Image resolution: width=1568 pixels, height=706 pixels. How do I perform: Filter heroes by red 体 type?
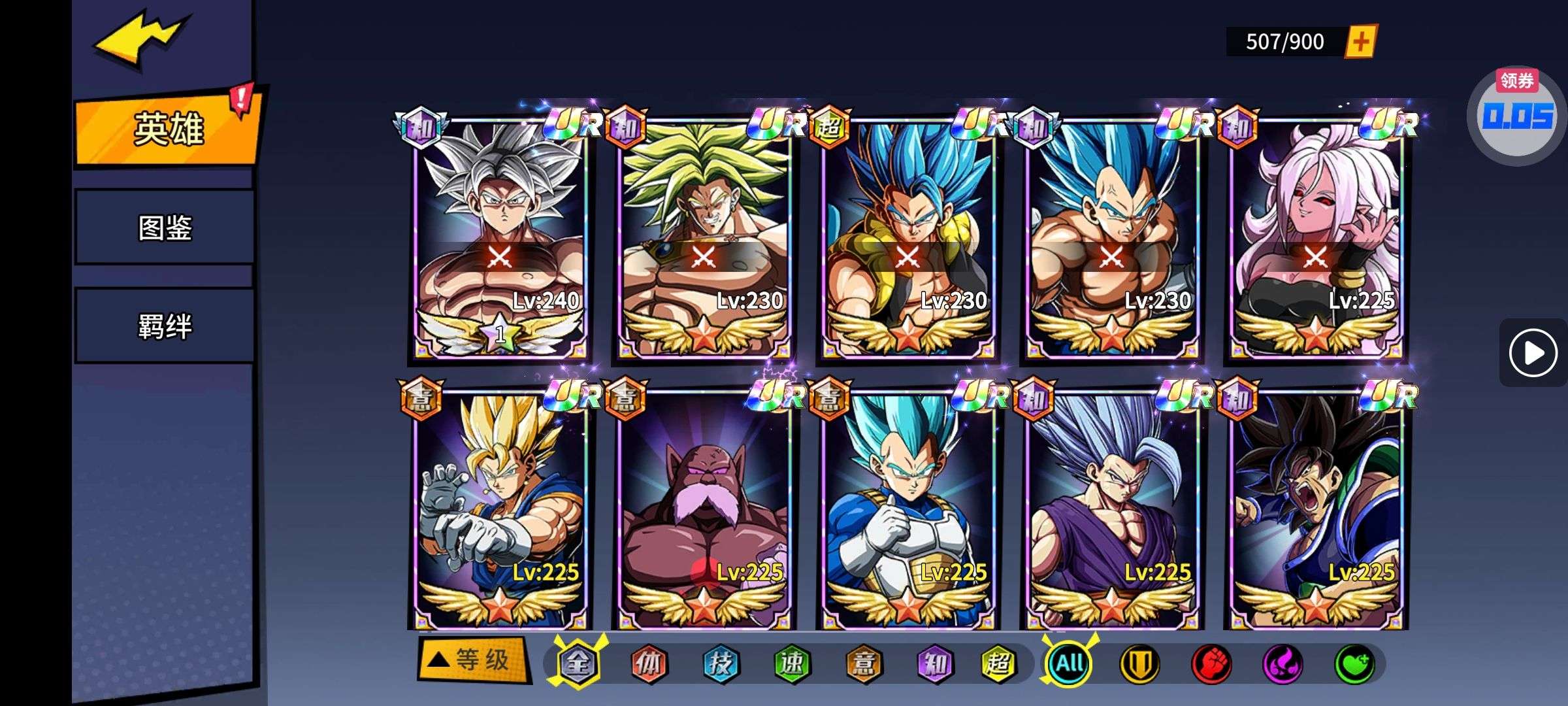(x=648, y=664)
